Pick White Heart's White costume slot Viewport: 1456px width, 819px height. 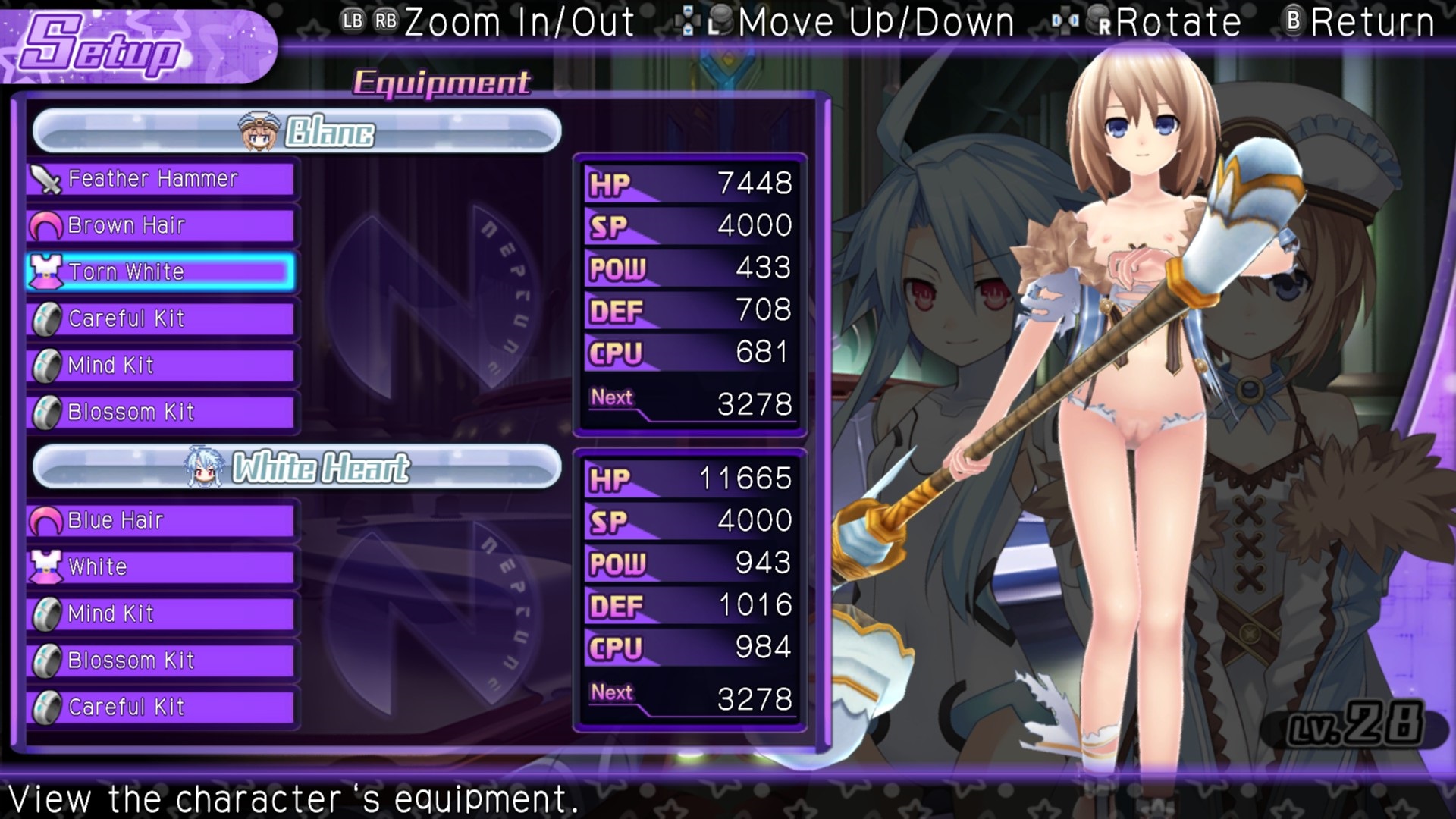click(x=161, y=567)
